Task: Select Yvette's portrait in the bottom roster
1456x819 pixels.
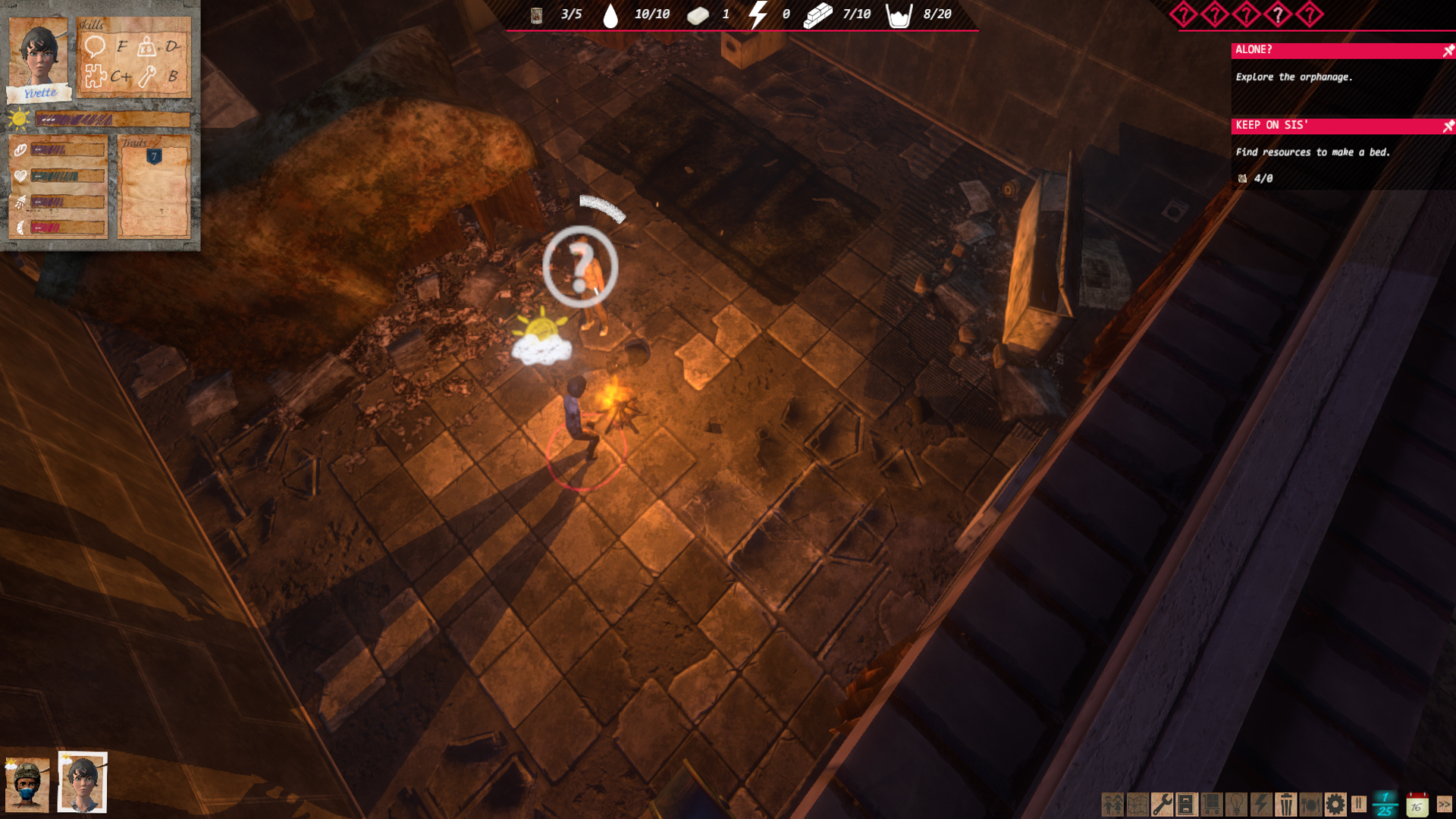Action: (82, 783)
